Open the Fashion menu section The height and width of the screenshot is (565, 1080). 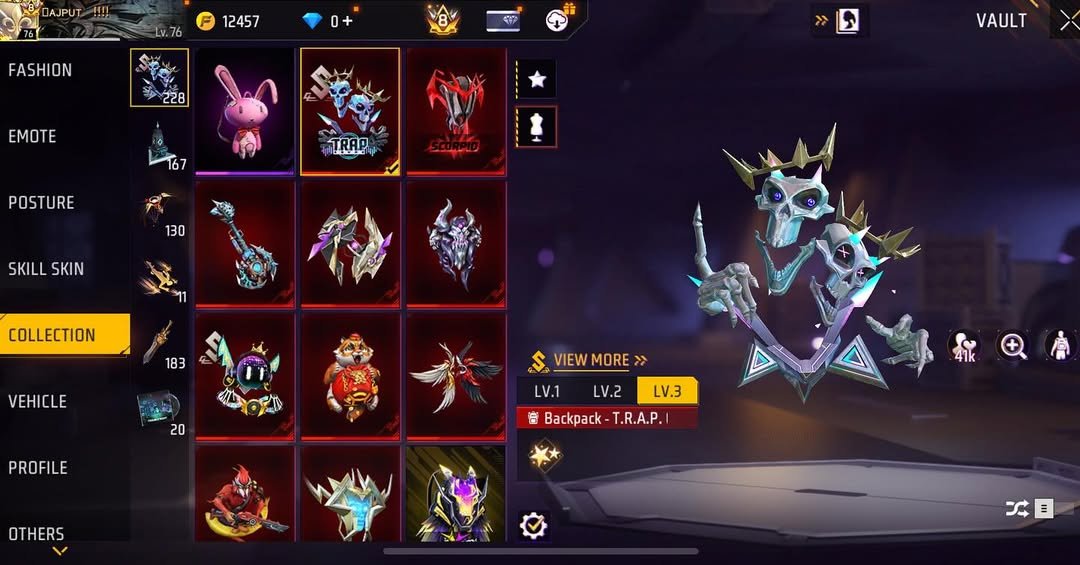[40, 70]
